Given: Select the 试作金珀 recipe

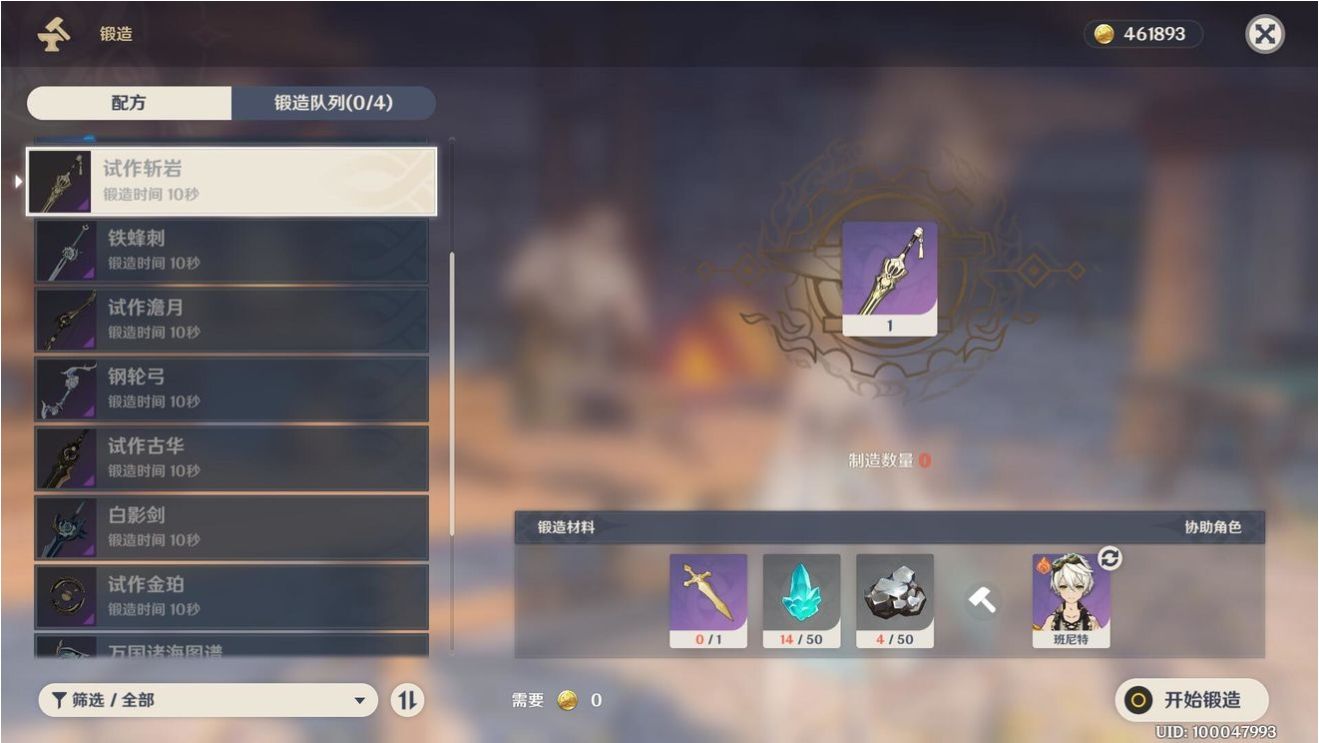Looking at the screenshot, I should click(232, 595).
